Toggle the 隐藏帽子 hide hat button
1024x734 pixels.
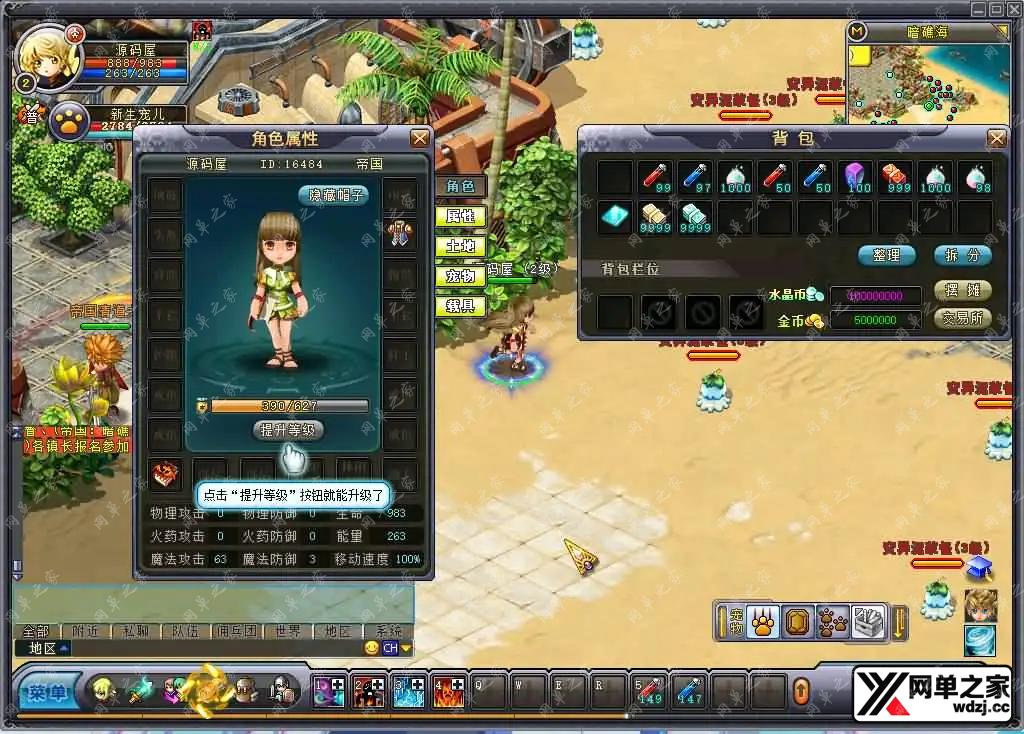pyautogui.click(x=333, y=195)
